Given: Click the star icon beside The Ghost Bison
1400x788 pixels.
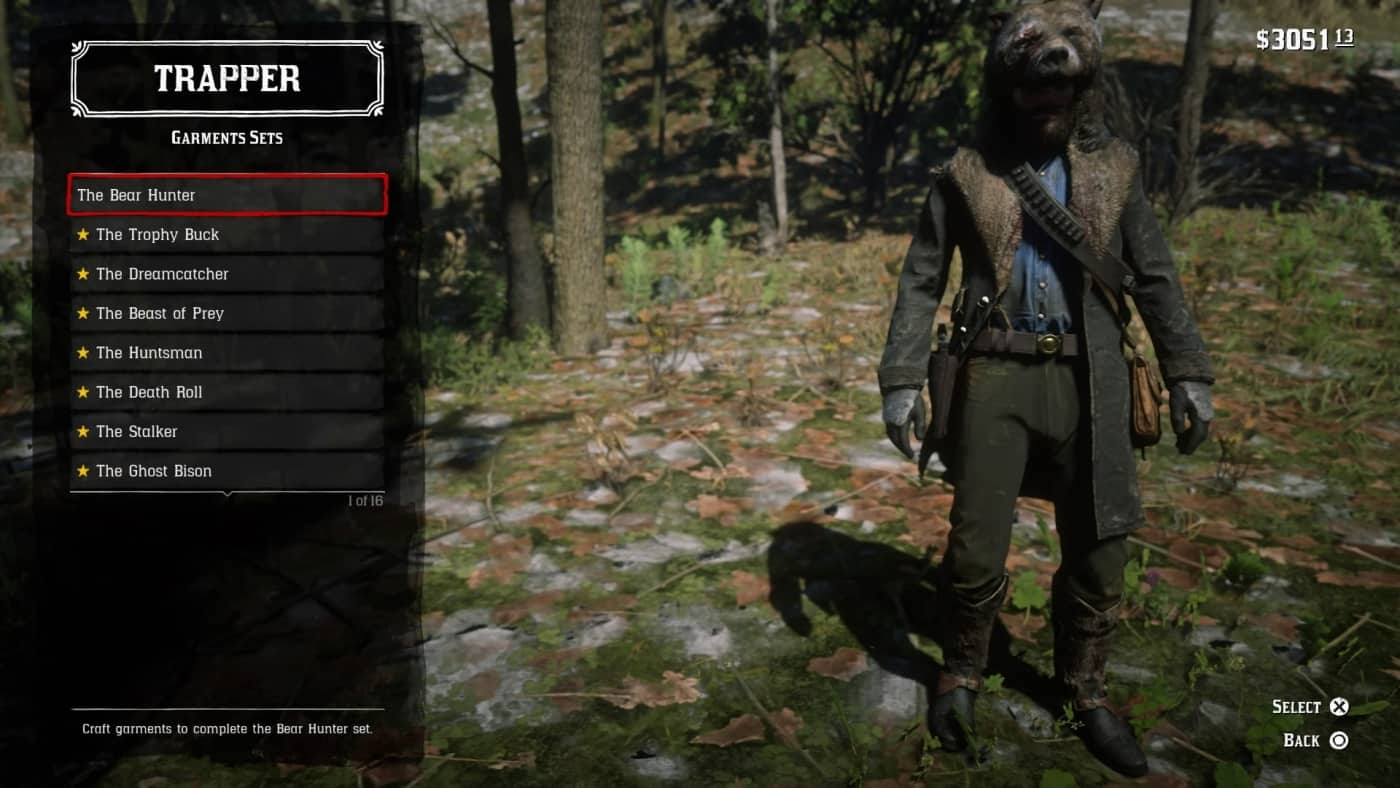Looking at the screenshot, I should click(83, 470).
